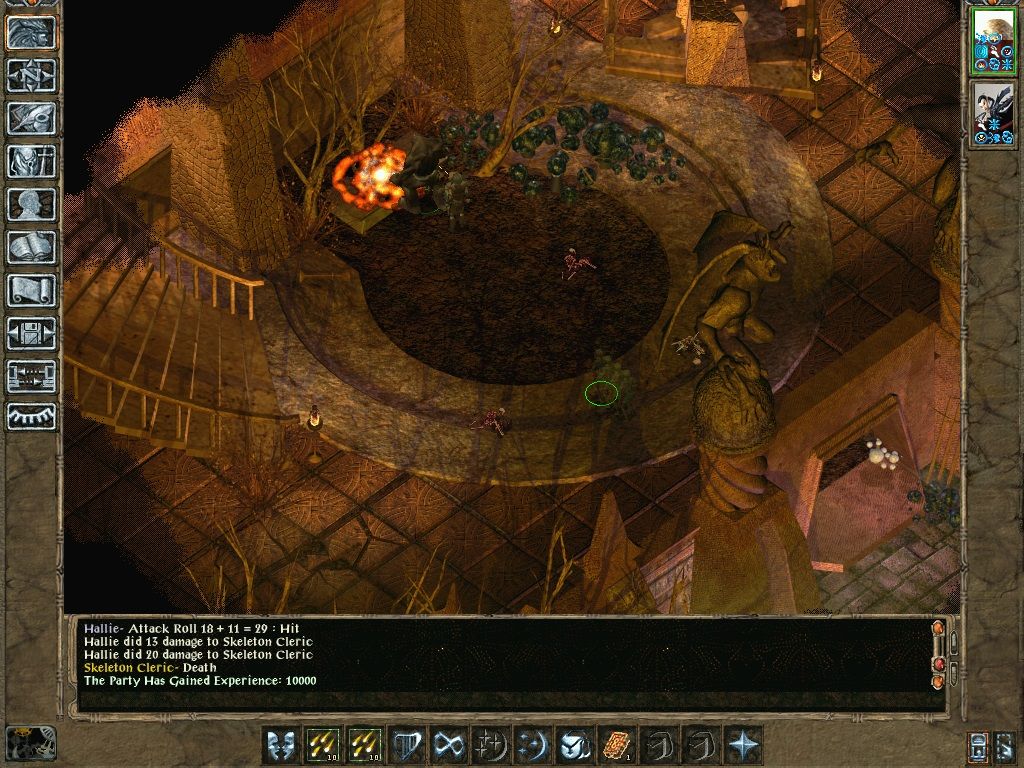1024x768 pixels.
Task: Click the opposing arrows sidebar button
Action: [31, 376]
